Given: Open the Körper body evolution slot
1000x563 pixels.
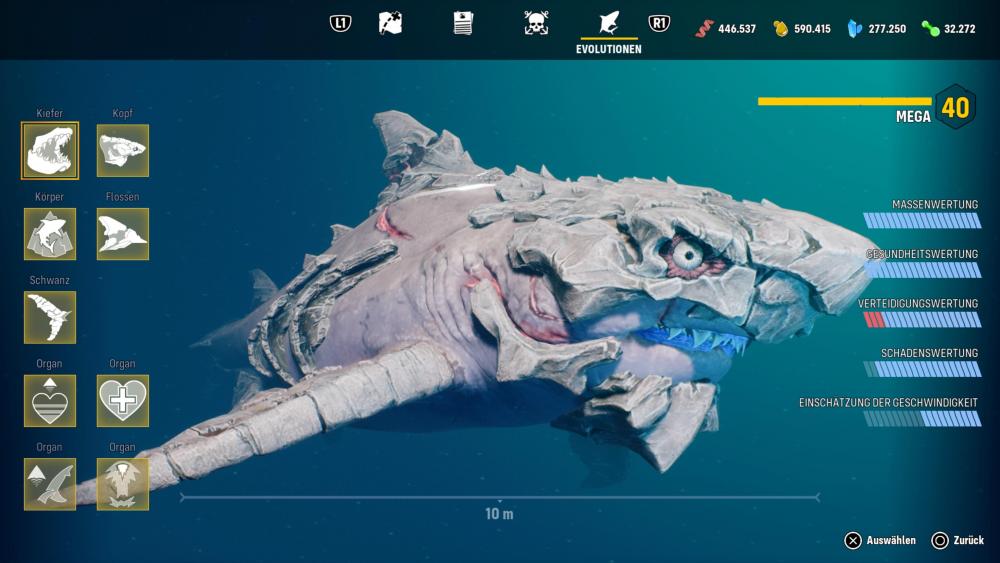Looking at the screenshot, I should point(50,234).
